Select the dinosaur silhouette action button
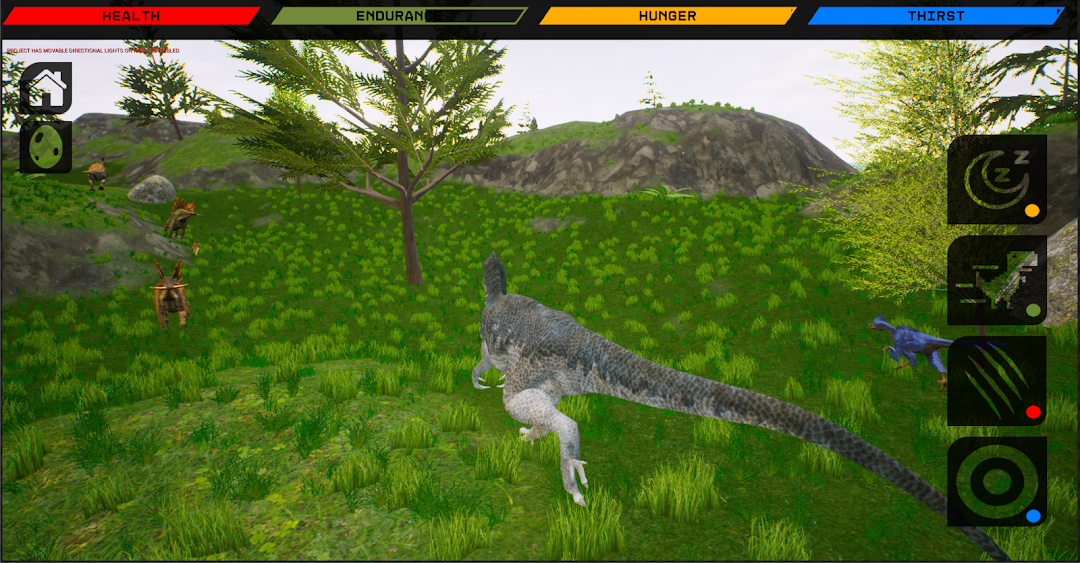The height and width of the screenshot is (563, 1080). [996, 280]
